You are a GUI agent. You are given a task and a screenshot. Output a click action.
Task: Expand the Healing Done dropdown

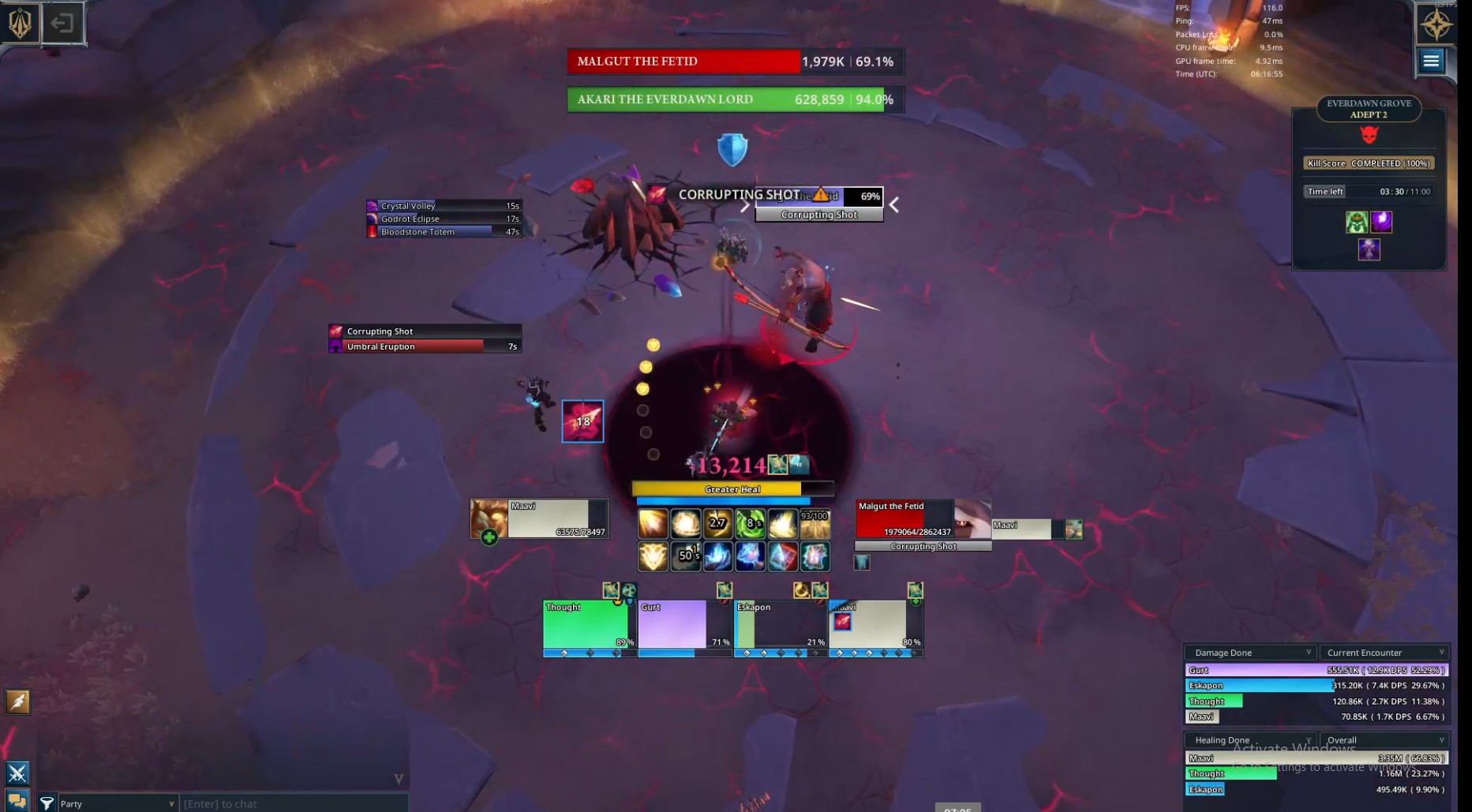[x=1251, y=740]
